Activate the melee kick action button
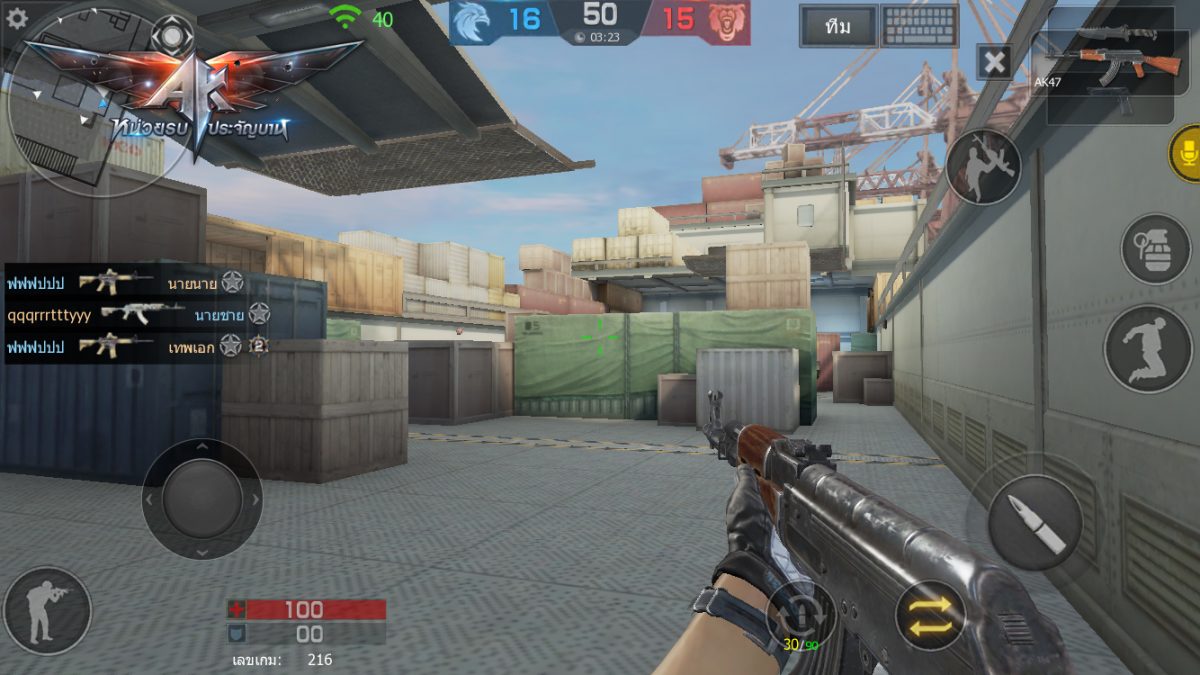The height and width of the screenshot is (675, 1200). 983,167
